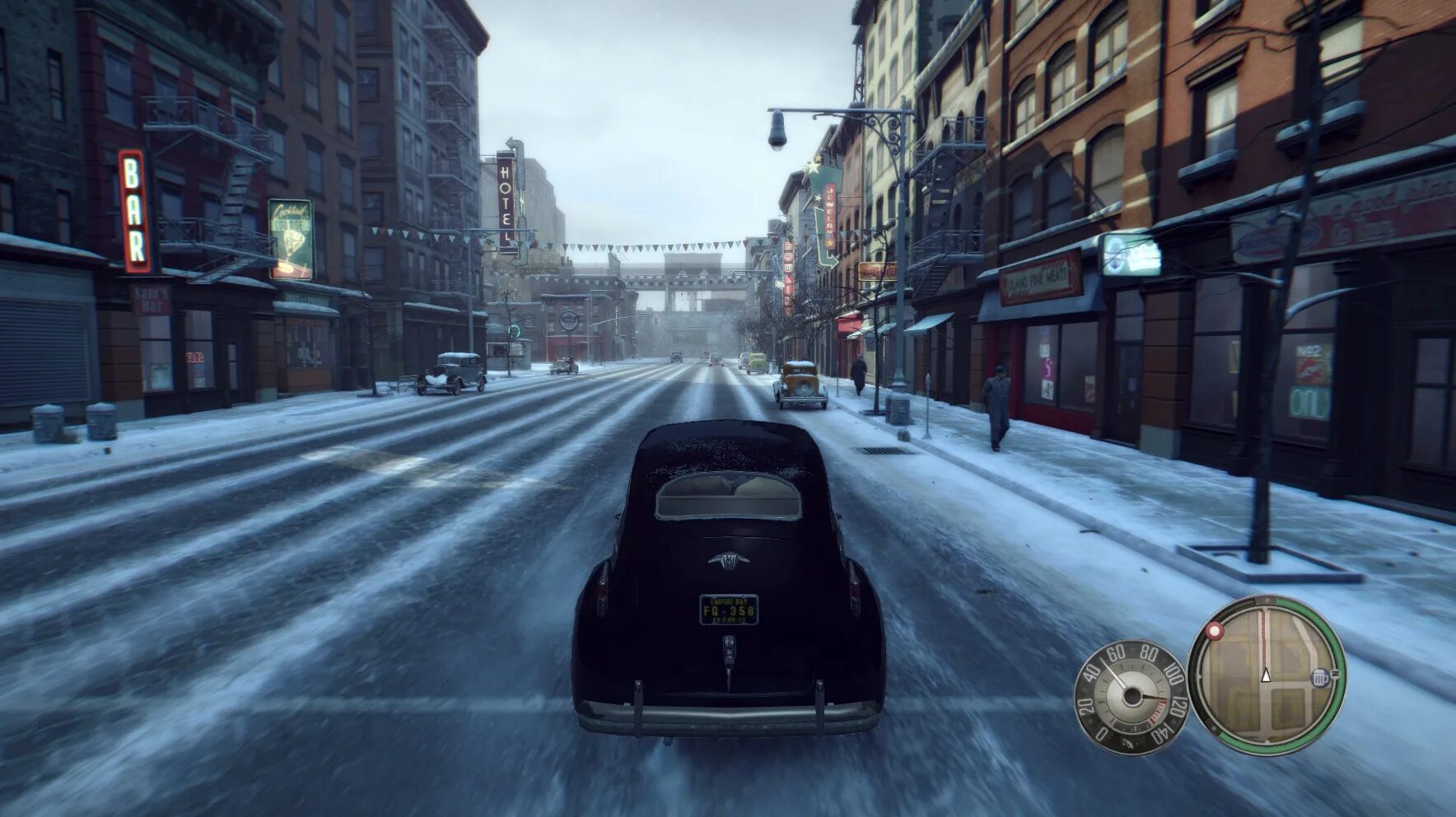Click the white player arrow on the minimap

pyautogui.click(x=1267, y=675)
